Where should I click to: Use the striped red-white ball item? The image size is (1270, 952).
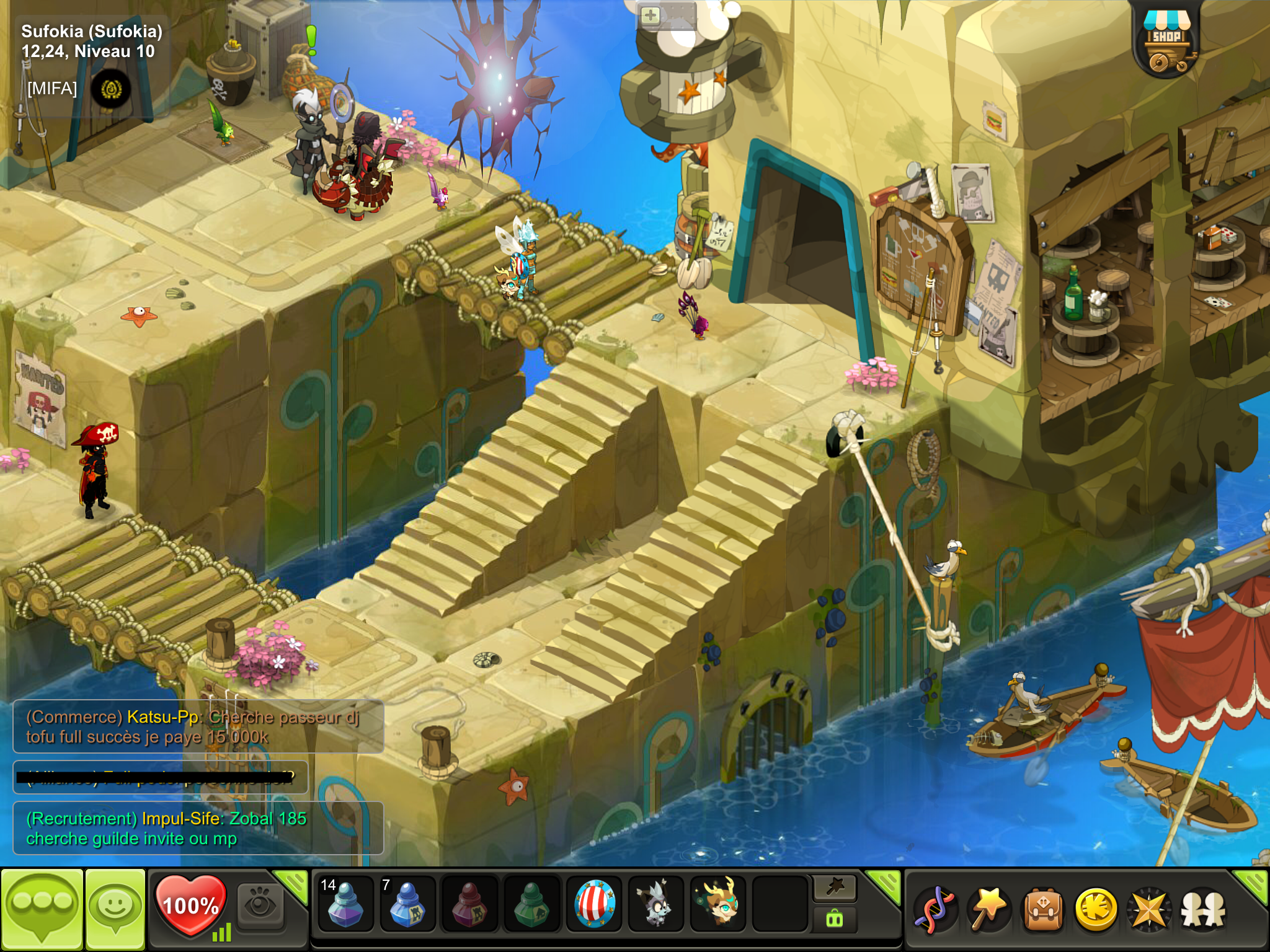point(594,906)
